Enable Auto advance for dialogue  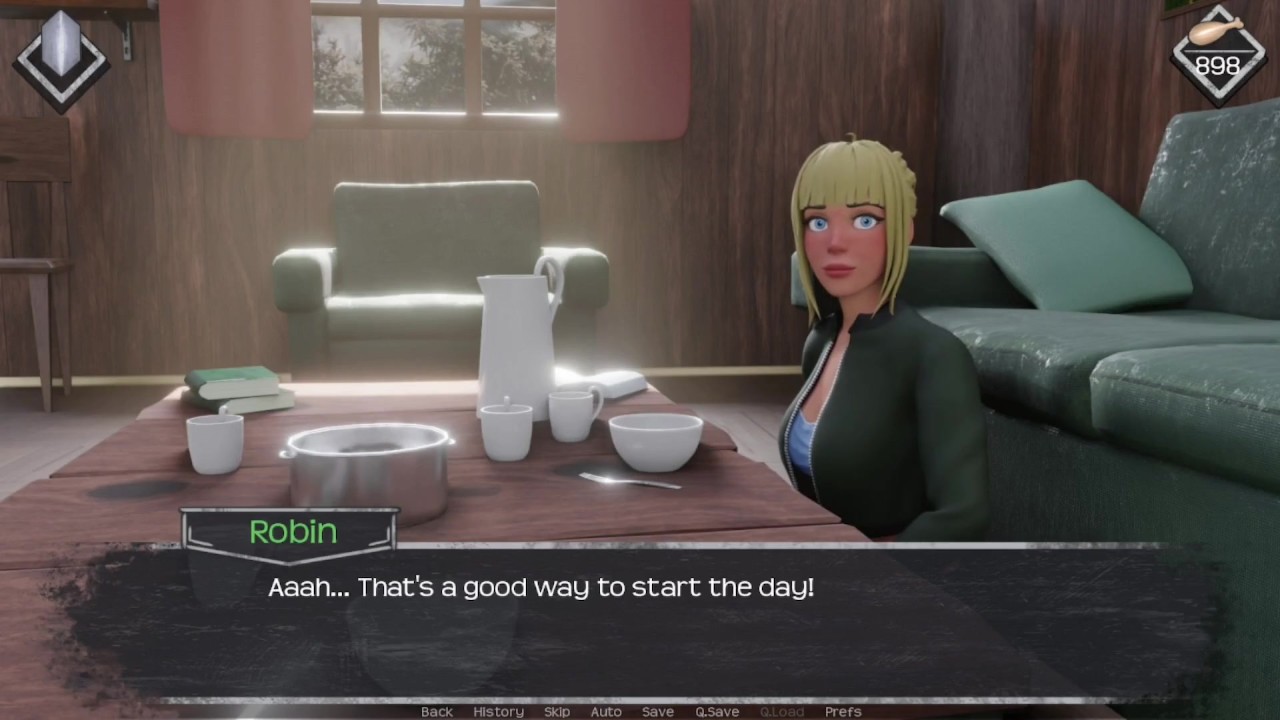point(606,711)
